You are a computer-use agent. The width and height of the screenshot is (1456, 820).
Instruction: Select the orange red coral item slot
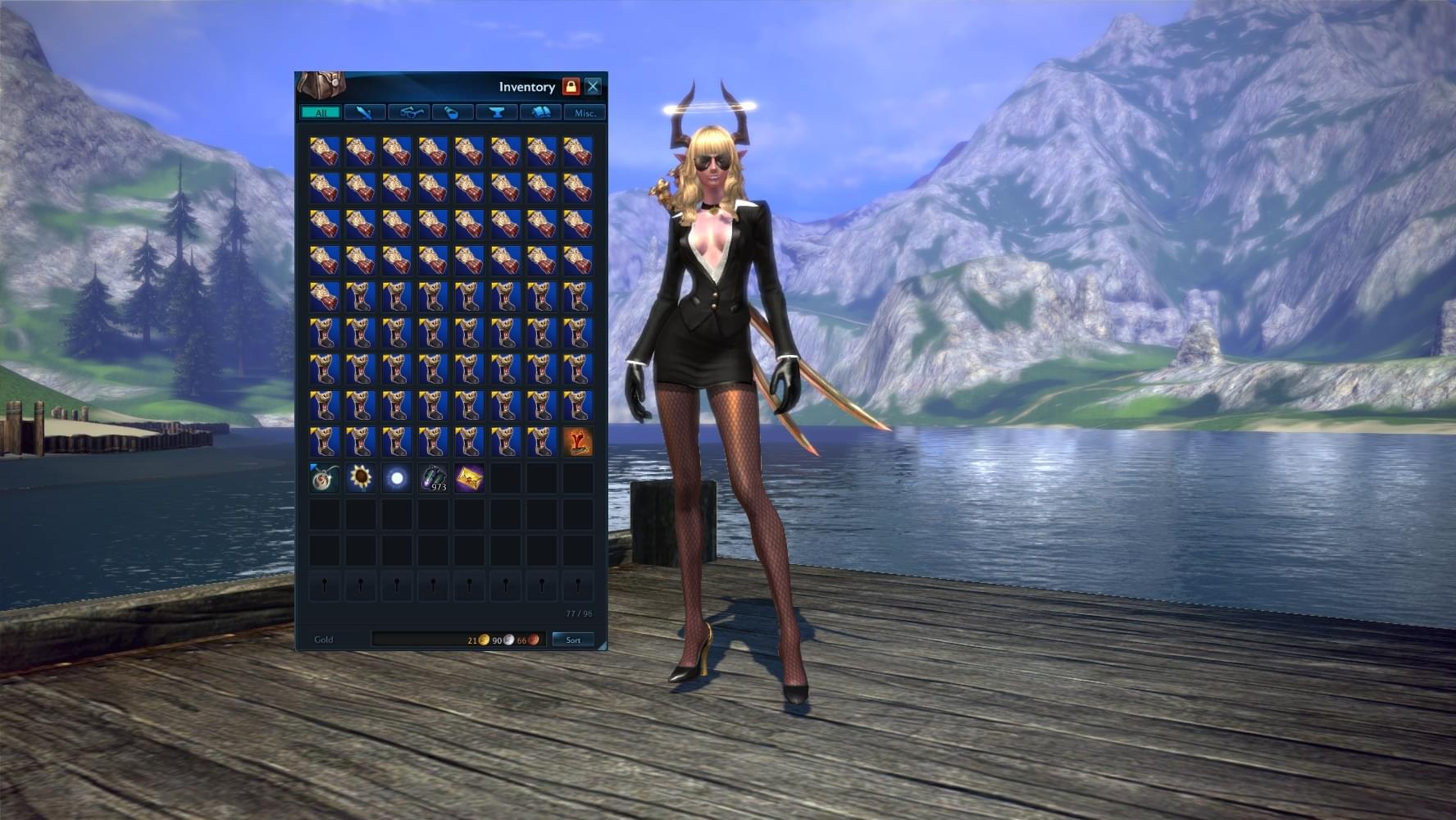point(578,442)
